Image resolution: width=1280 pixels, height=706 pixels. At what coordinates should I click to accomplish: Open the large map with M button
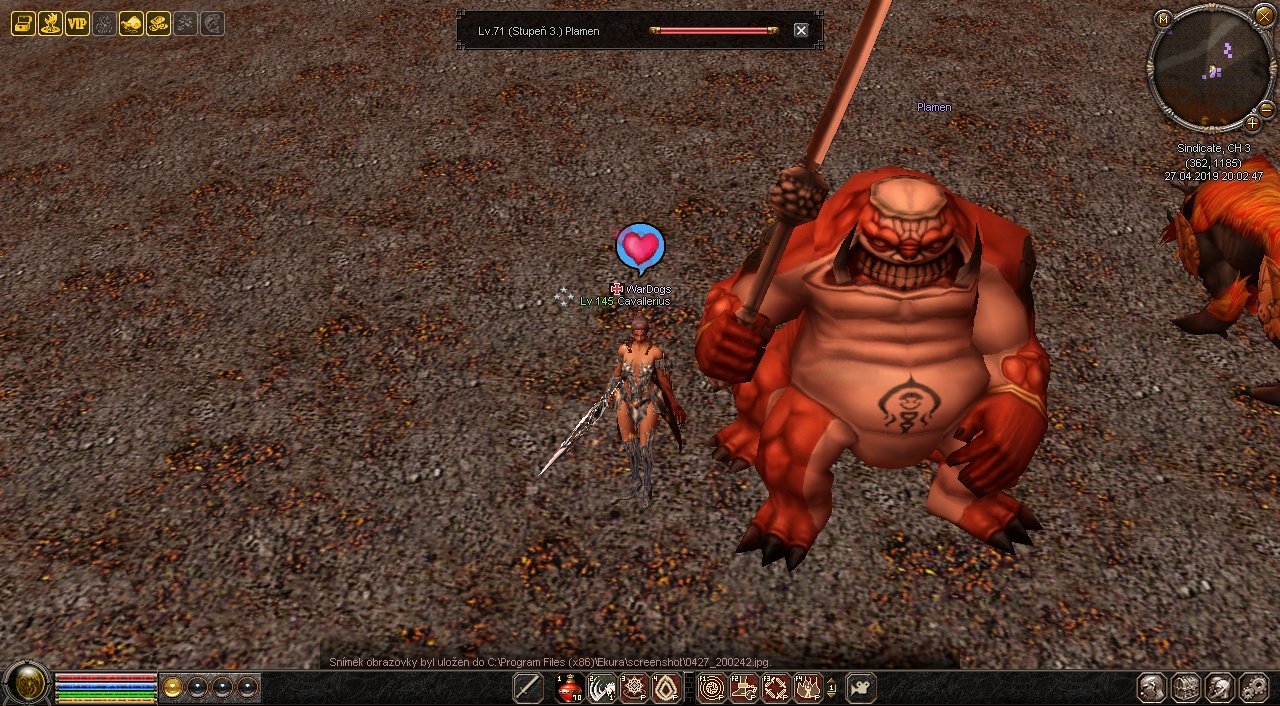coord(1163,18)
